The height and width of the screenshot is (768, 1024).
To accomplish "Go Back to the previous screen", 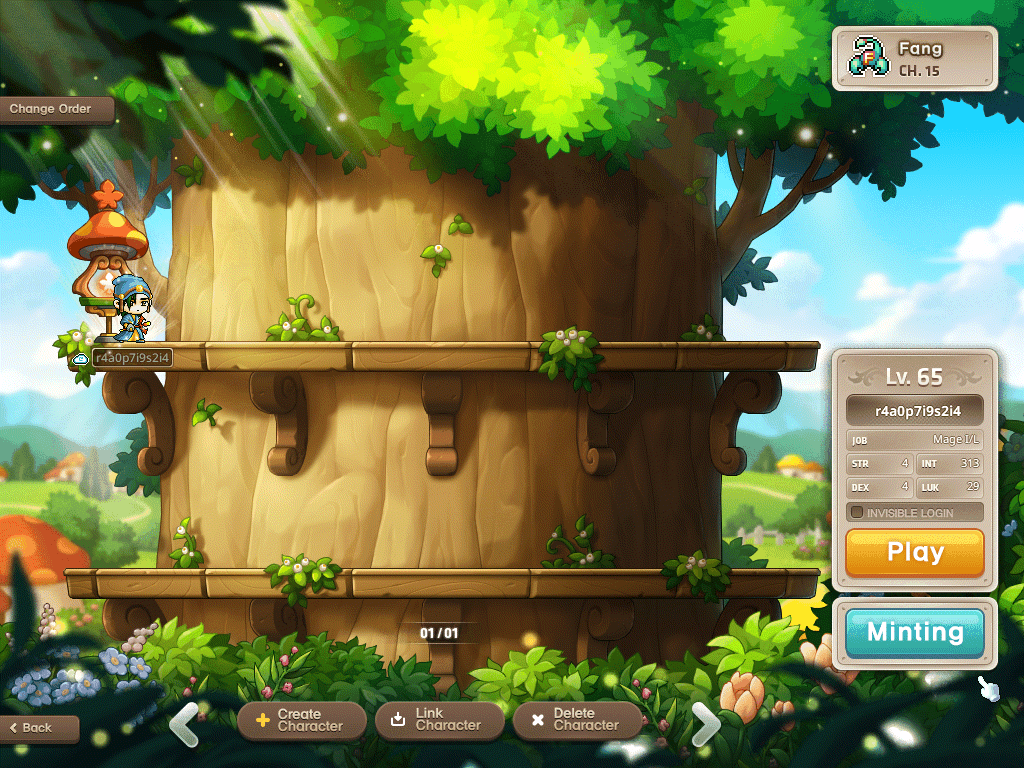I will [38, 728].
